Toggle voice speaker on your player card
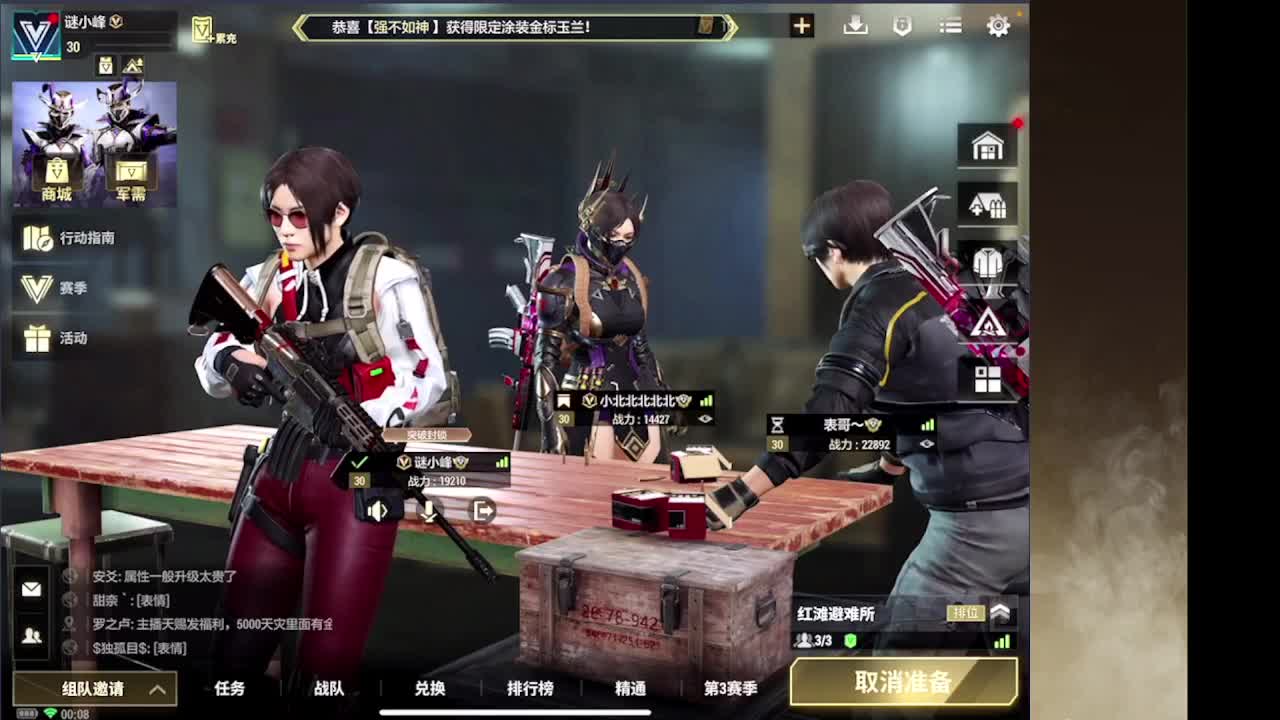1280x720 pixels. 375,512
